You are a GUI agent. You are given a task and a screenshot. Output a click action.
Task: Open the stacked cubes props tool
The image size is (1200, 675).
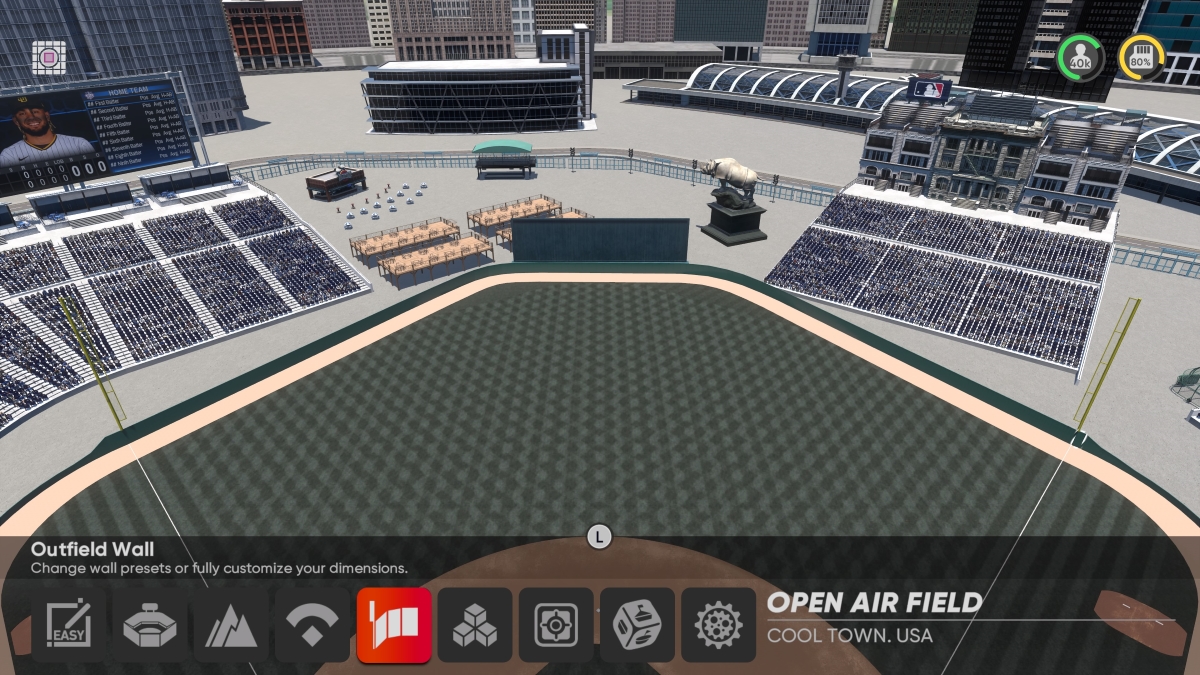[x=475, y=625]
